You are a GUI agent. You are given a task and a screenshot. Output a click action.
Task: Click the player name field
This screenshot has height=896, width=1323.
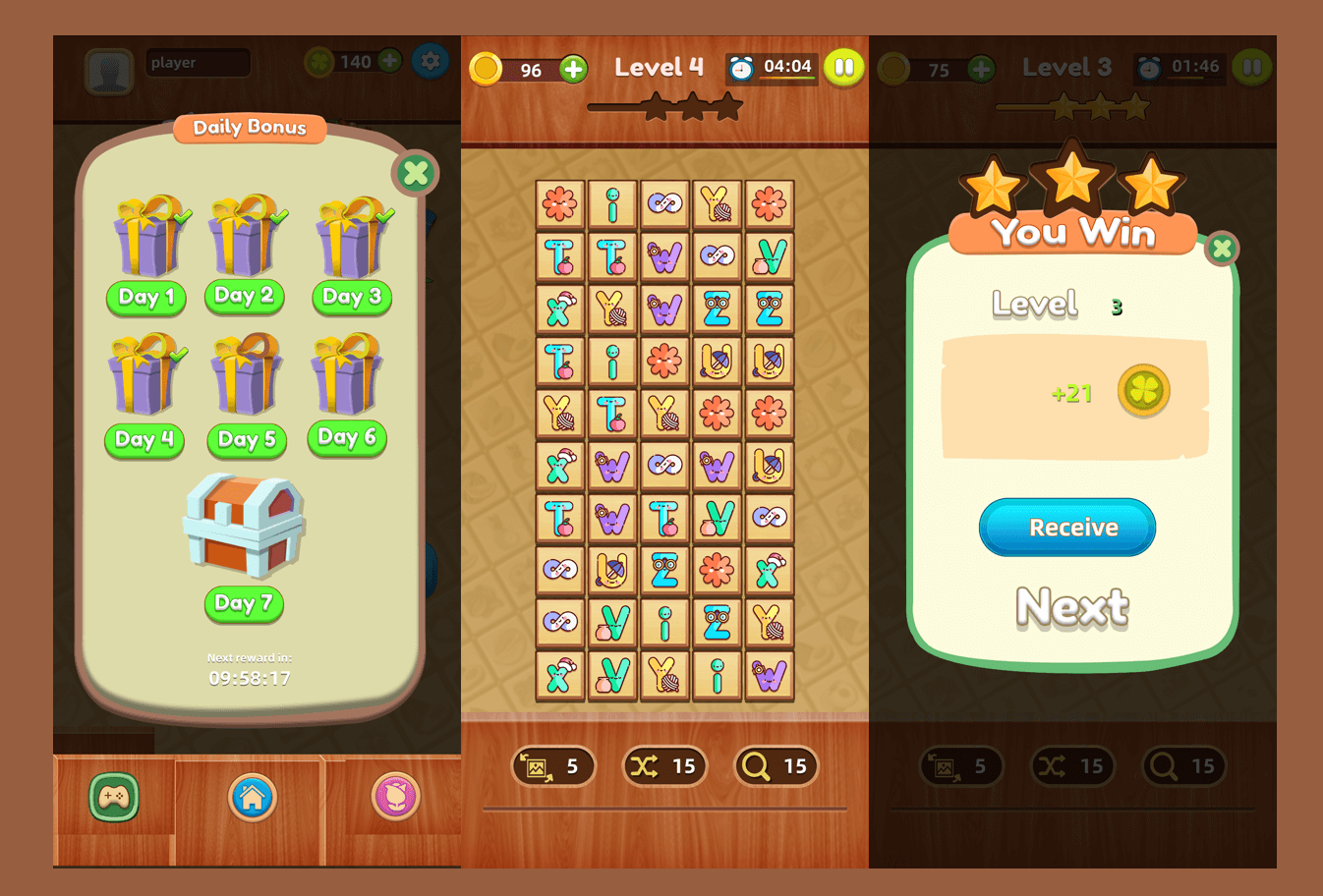[198, 63]
